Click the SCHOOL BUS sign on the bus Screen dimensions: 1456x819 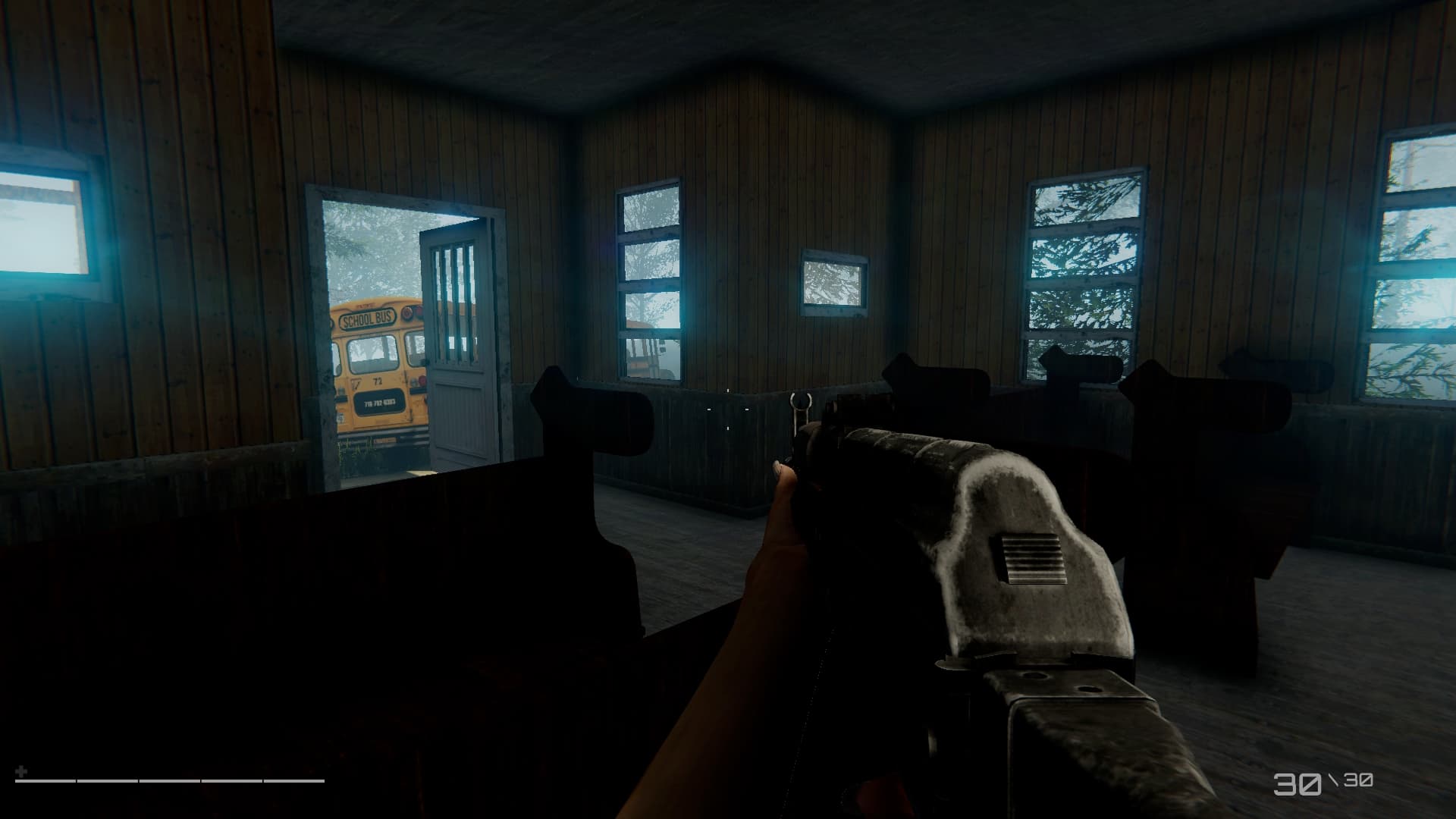[x=367, y=318]
